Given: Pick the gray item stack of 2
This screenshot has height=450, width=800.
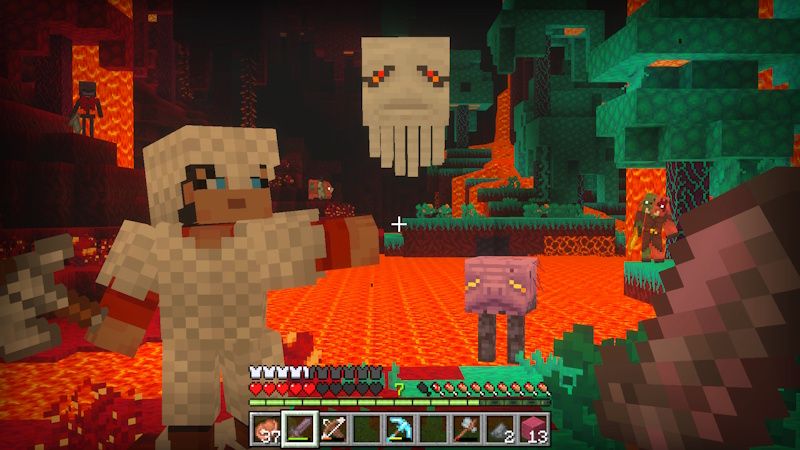Looking at the screenshot, I should [x=502, y=428].
